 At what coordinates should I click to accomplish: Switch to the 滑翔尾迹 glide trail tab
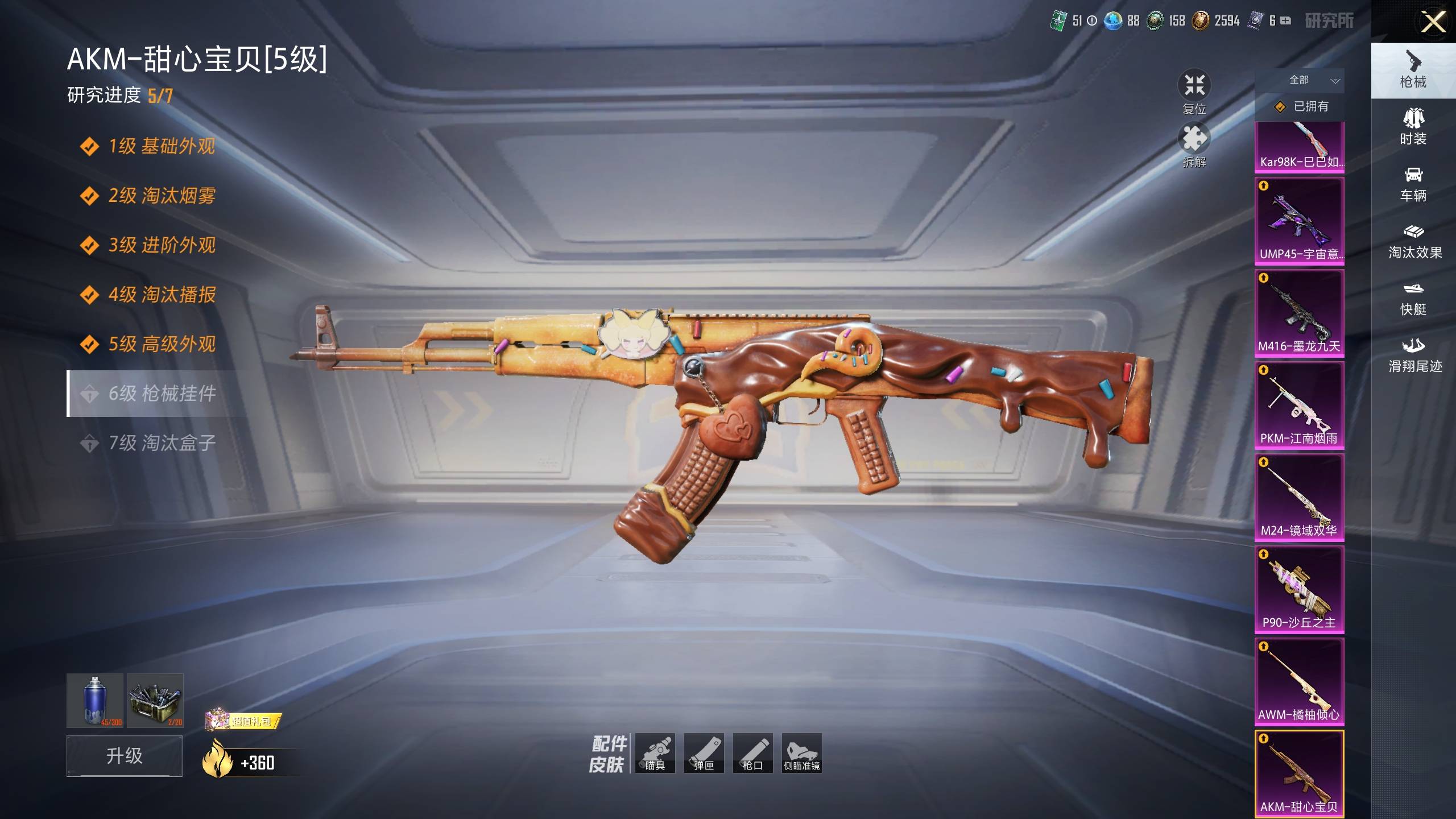pyautogui.click(x=1414, y=355)
